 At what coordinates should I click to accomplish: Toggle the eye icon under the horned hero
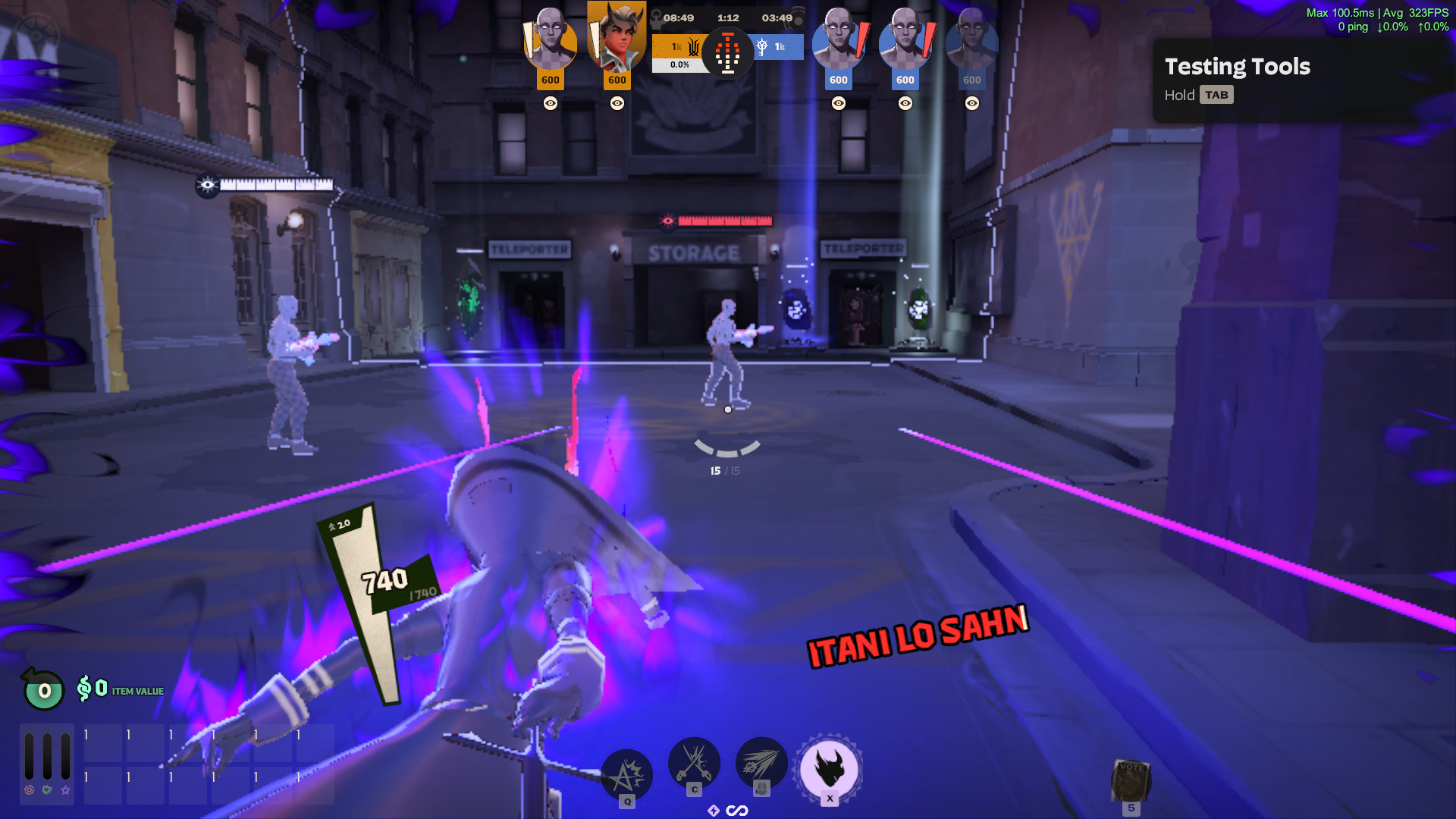point(617,103)
